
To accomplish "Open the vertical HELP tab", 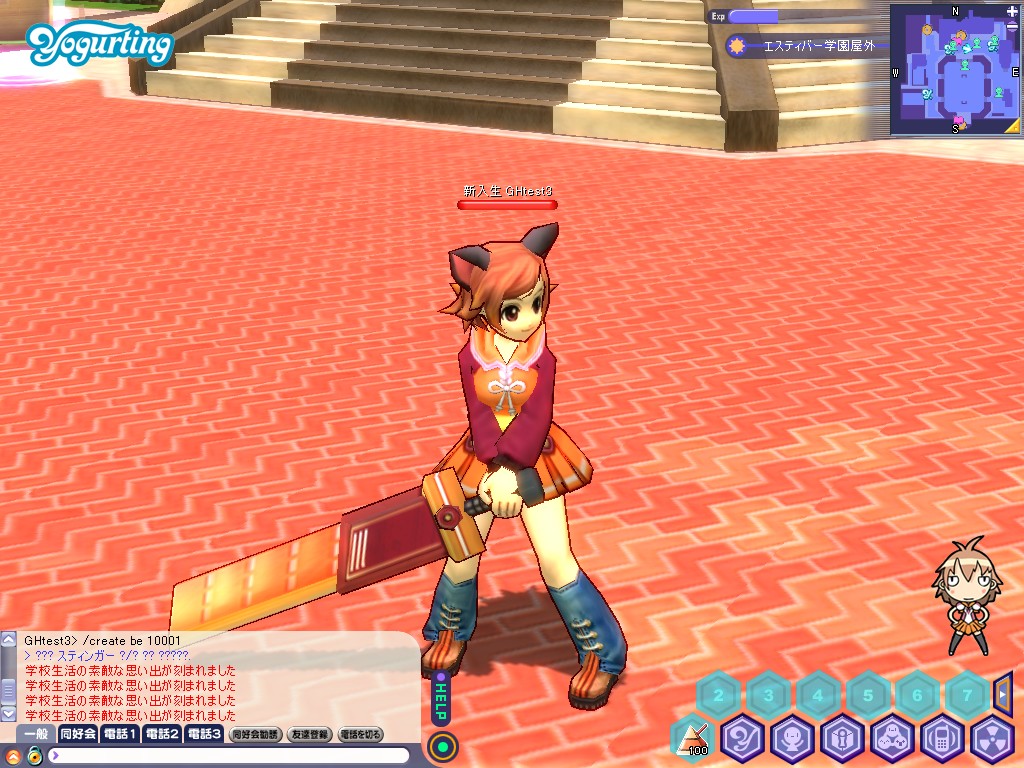I will (x=439, y=699).
